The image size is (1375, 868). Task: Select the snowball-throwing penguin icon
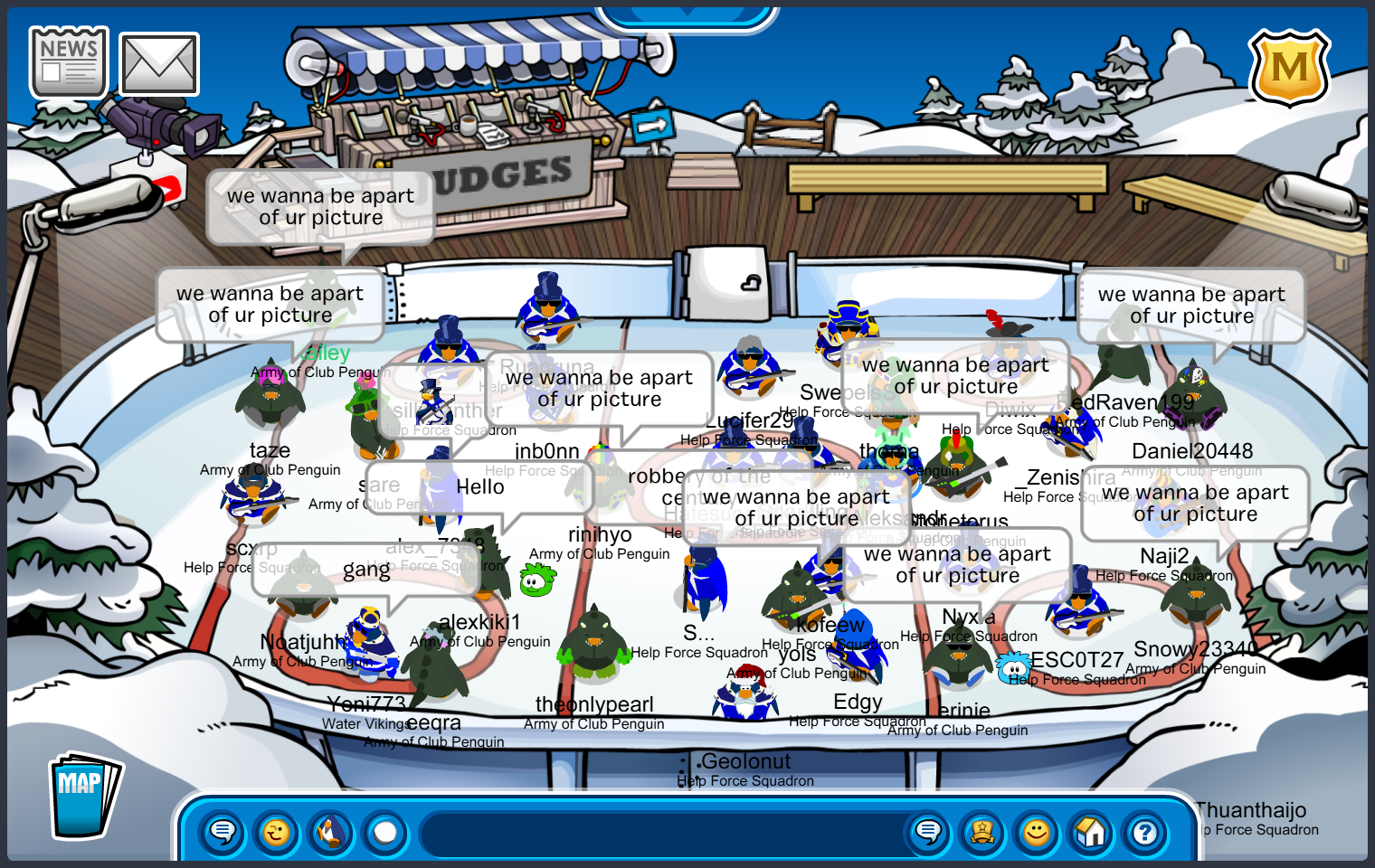pos(331,833)
